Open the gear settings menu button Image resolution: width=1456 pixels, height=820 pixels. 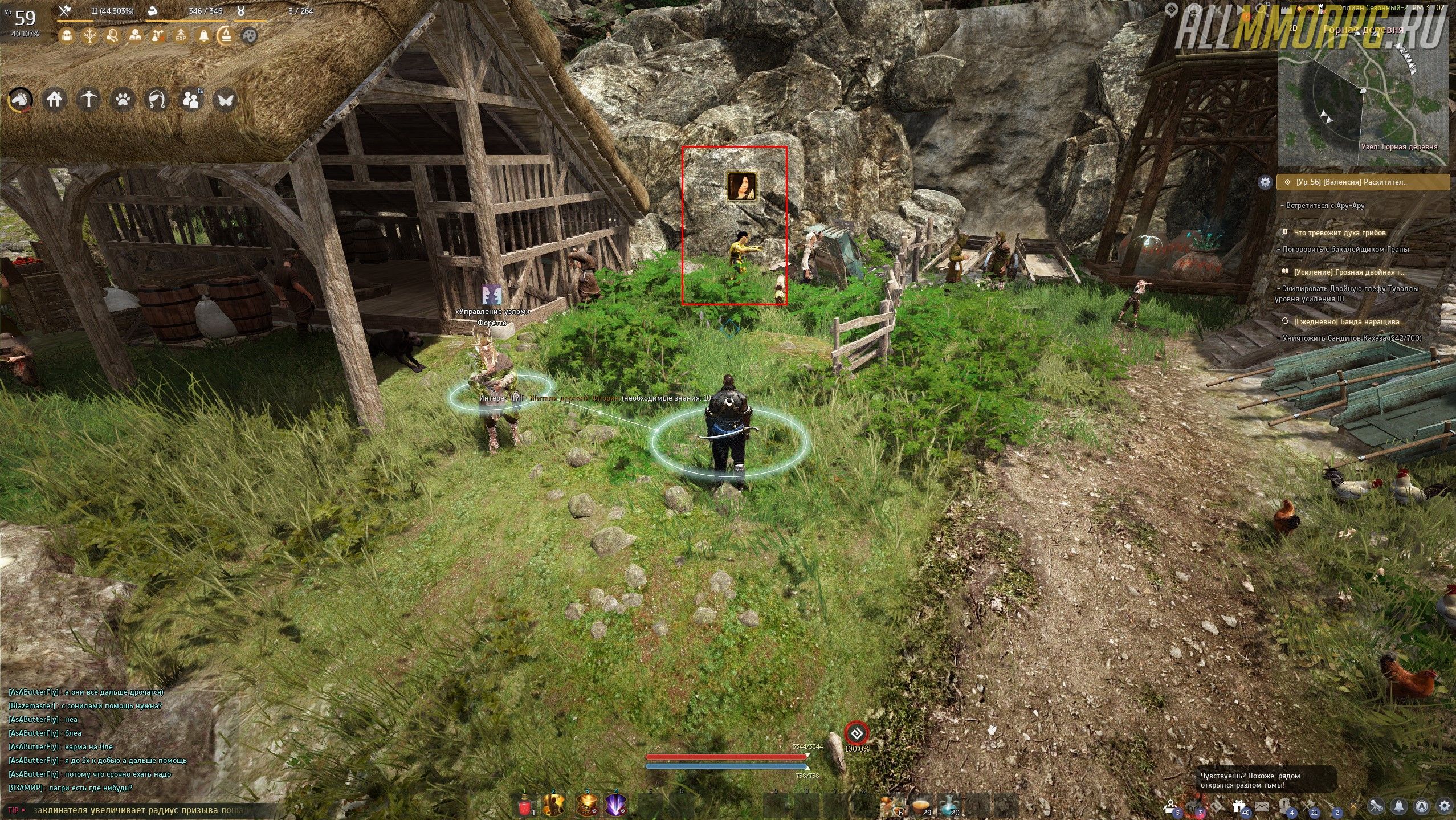click(1444, 806)
